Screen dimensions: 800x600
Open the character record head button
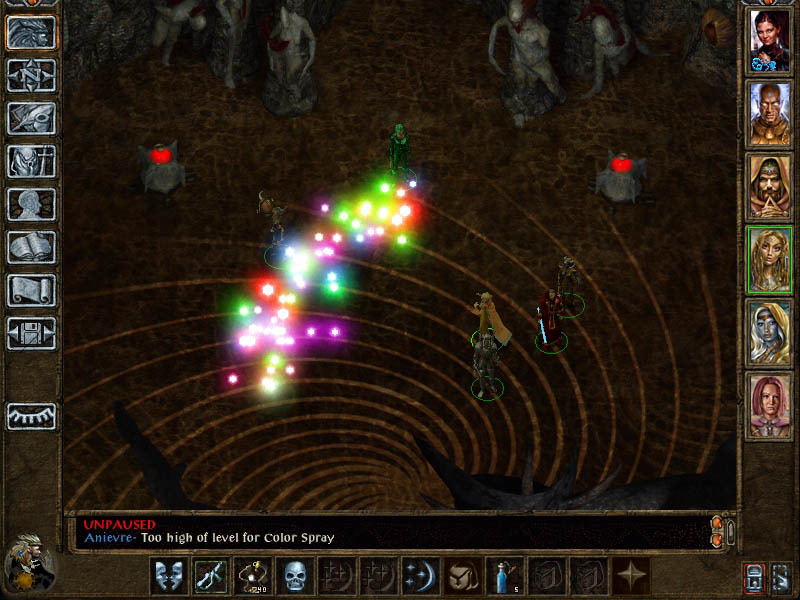[31, 204]
